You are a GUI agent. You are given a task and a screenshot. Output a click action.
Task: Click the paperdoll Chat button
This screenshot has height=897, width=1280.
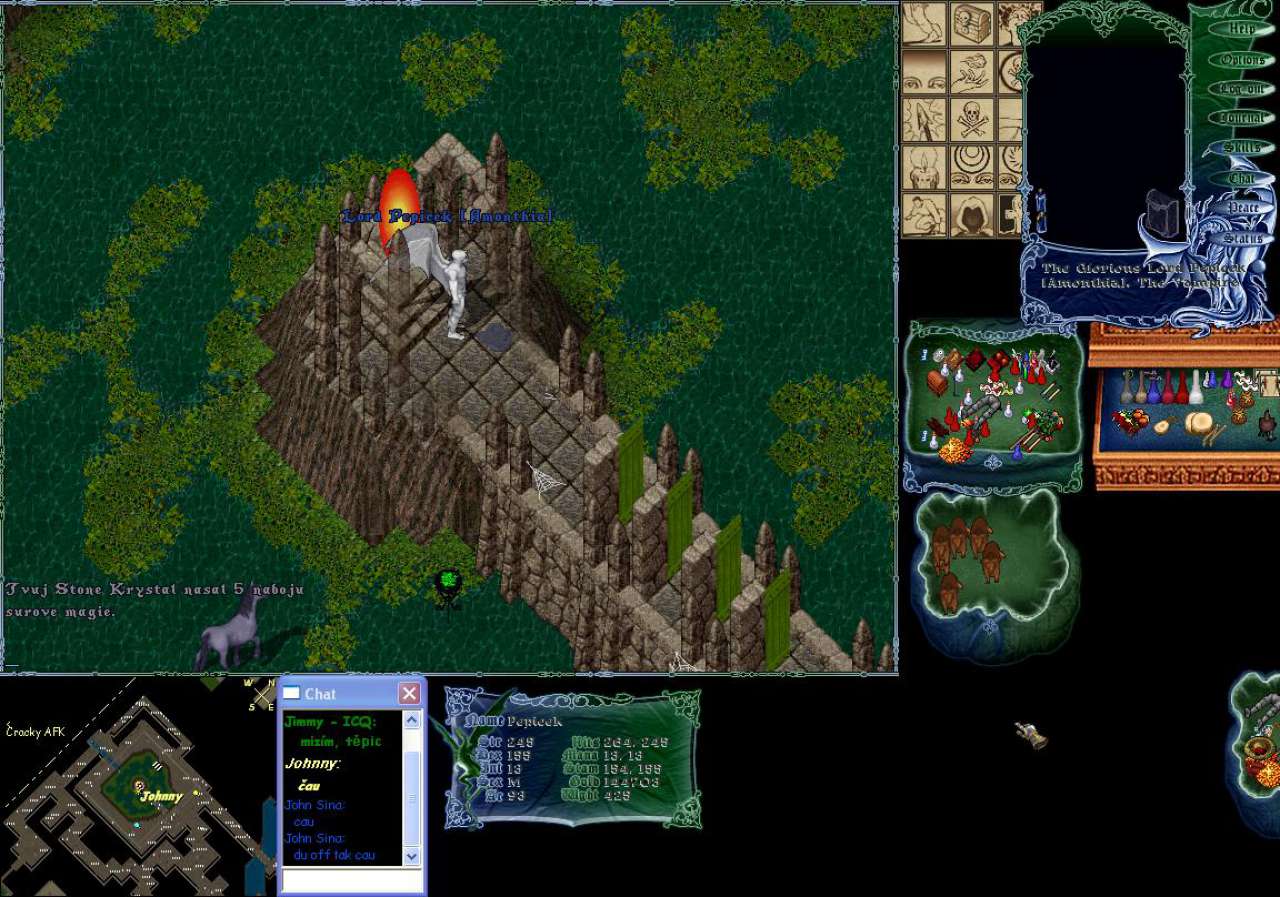click(x=1242, y=178)
